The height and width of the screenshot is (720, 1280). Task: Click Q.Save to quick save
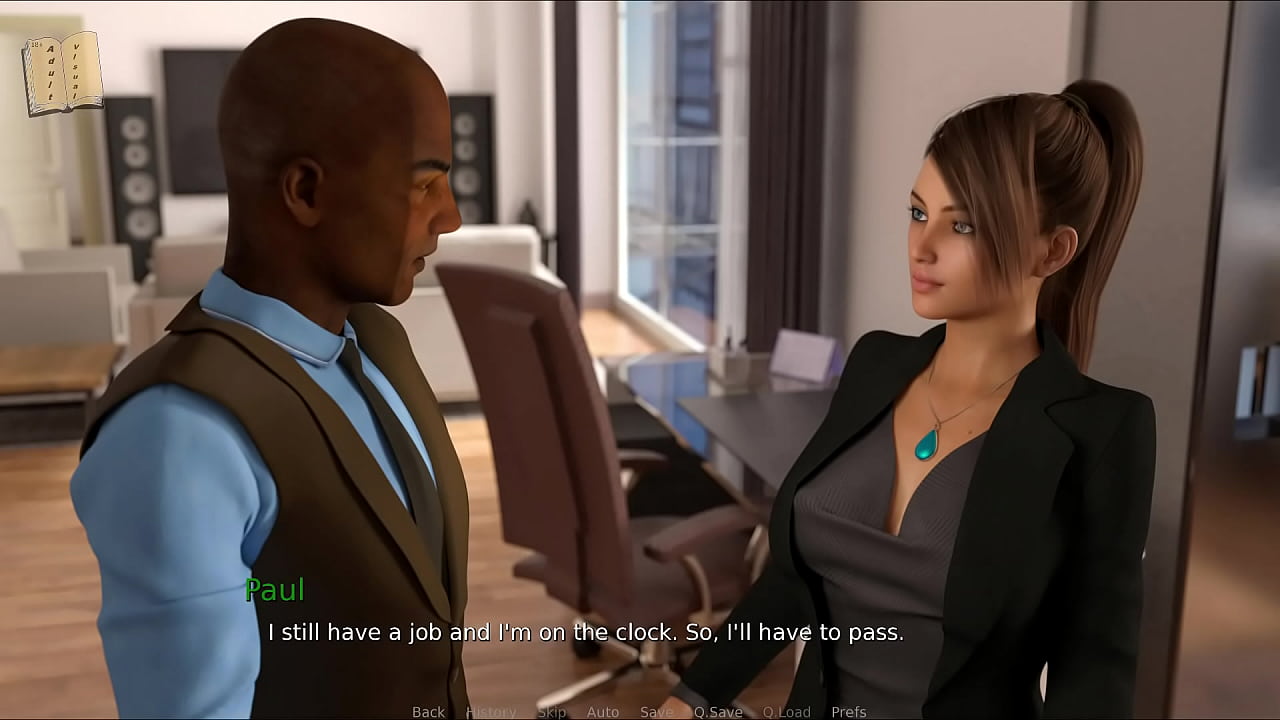[718, 712]
